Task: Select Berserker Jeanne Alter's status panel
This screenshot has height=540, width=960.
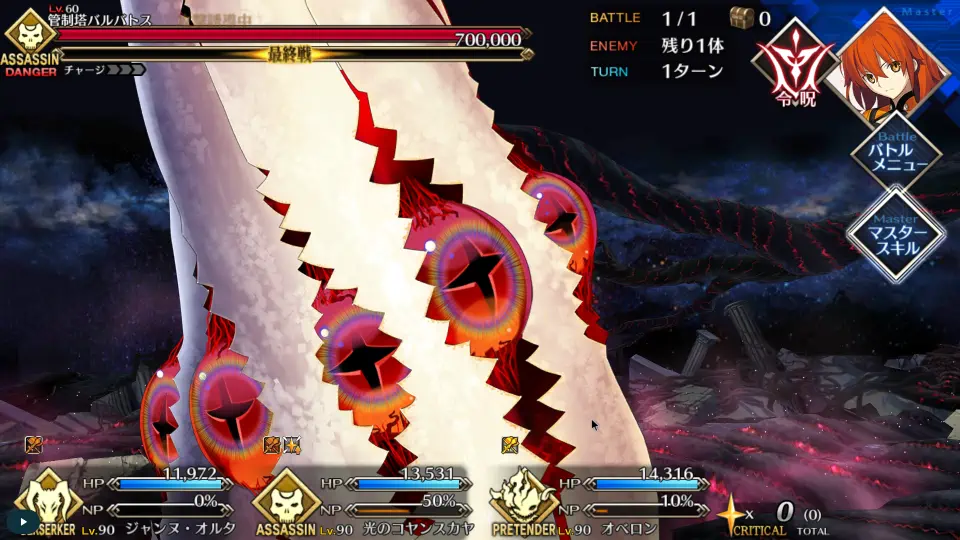Action: click(x=130, y=501)
